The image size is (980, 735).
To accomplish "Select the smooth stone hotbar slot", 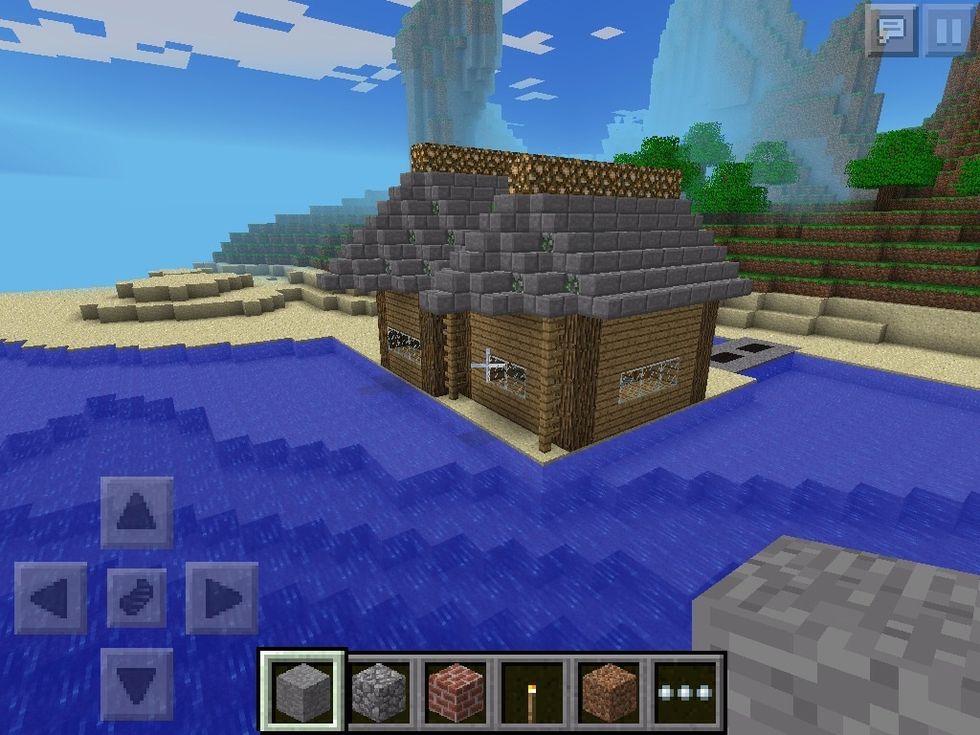I will click(302, 691).
